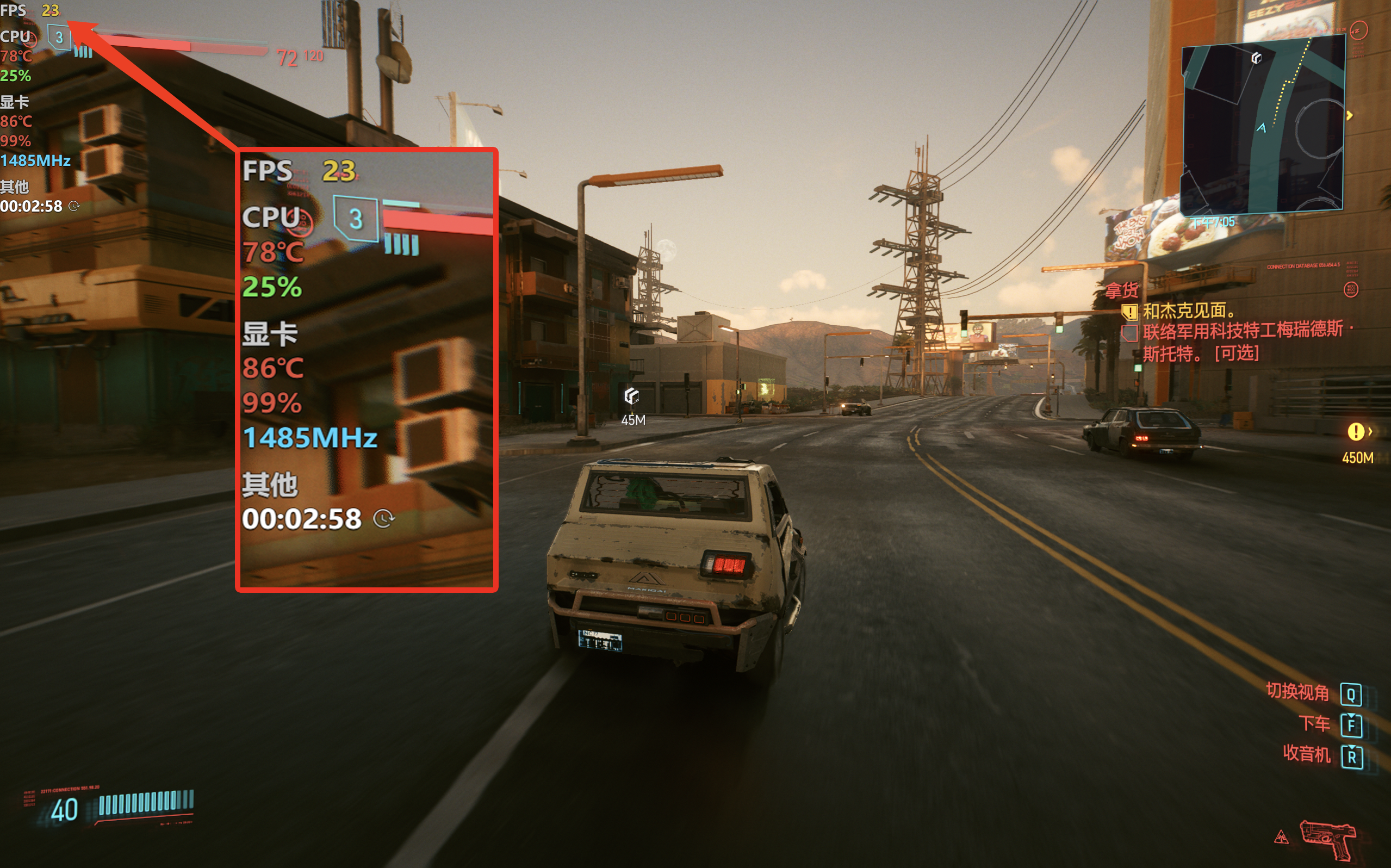Click the 拿货 quest title
Viewport: 1391px width, 868px height.
1122,290
